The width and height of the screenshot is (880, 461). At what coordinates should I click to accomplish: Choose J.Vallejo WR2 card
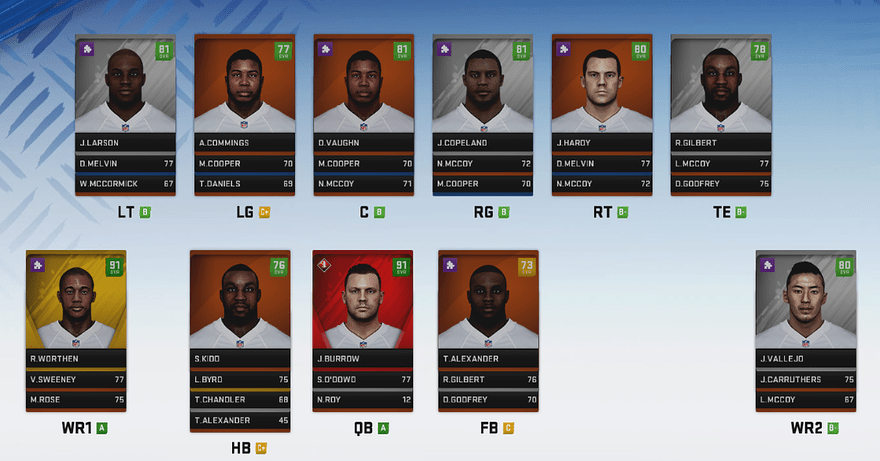(x=806, y=308)
